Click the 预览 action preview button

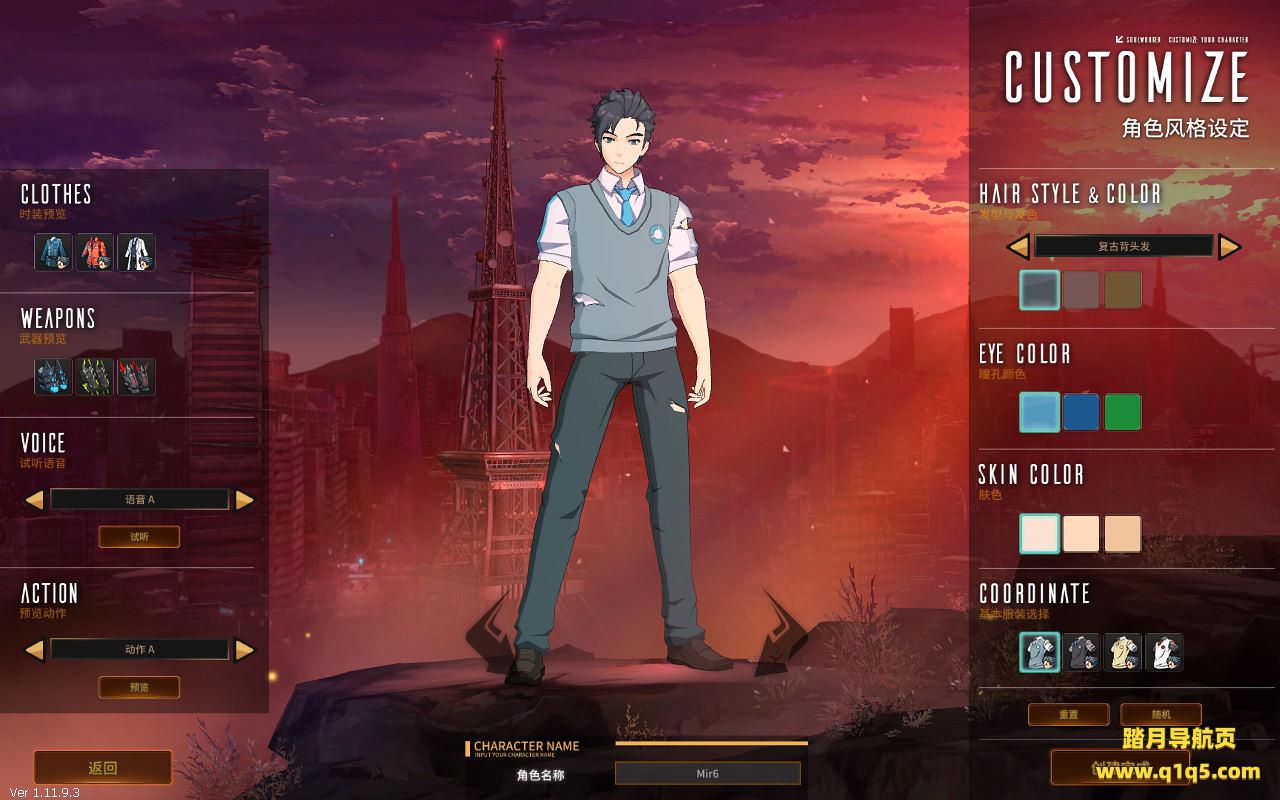click(139, 687)
